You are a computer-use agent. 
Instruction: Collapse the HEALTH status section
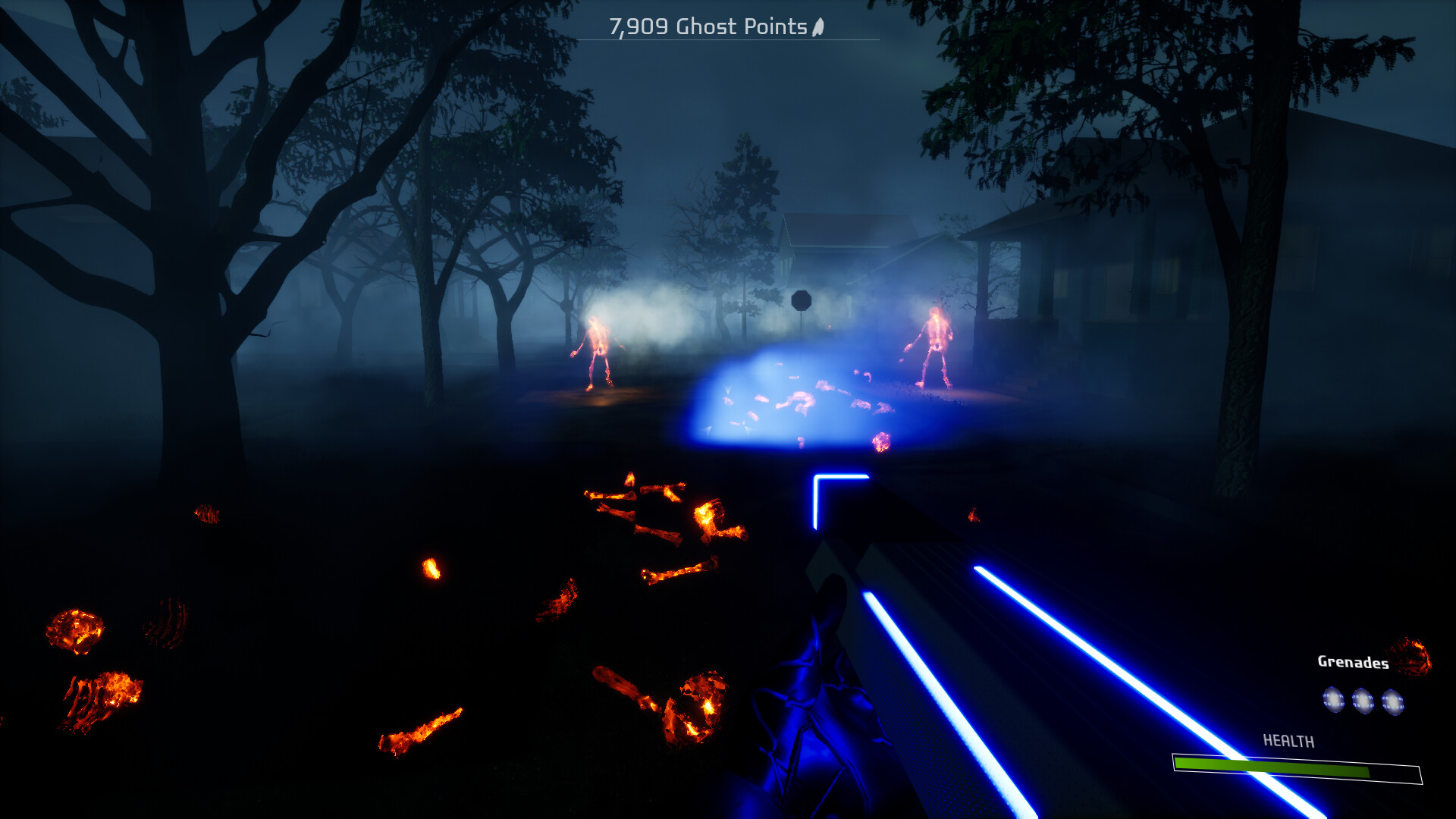(1297, 757)
